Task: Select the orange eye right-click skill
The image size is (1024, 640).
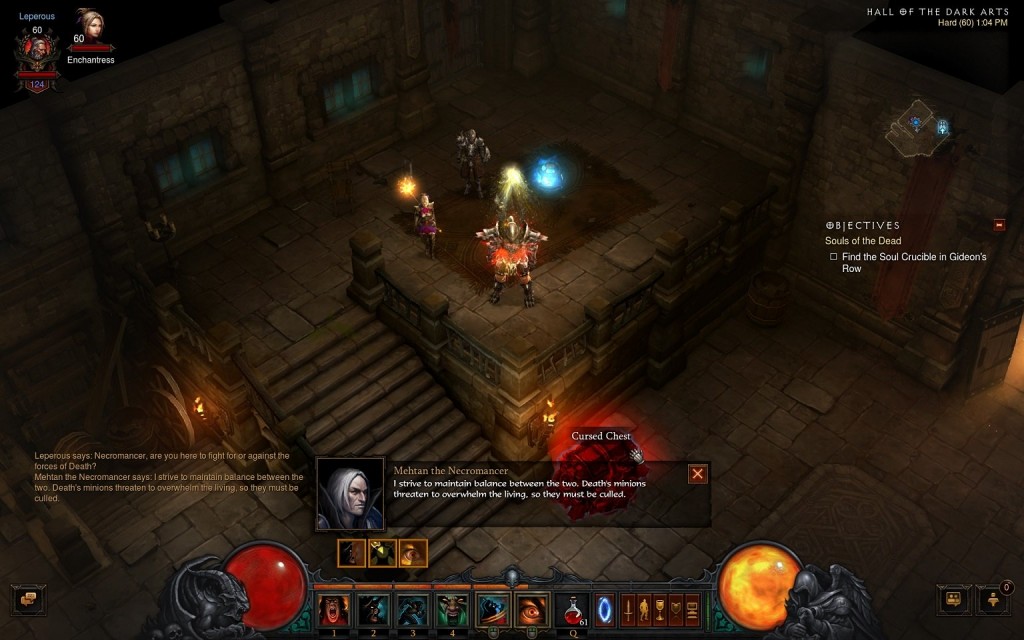Action: pyautogui.click(x=532, y=609)
